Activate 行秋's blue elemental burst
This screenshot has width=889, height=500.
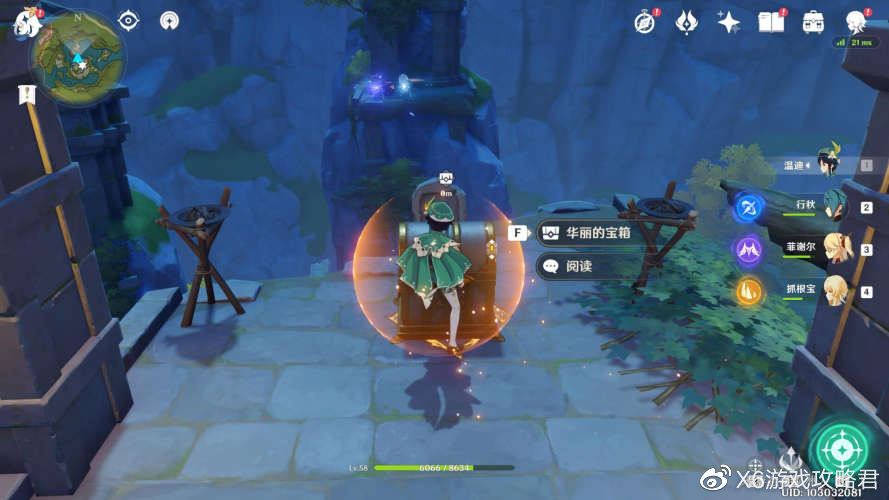(749, 207)
